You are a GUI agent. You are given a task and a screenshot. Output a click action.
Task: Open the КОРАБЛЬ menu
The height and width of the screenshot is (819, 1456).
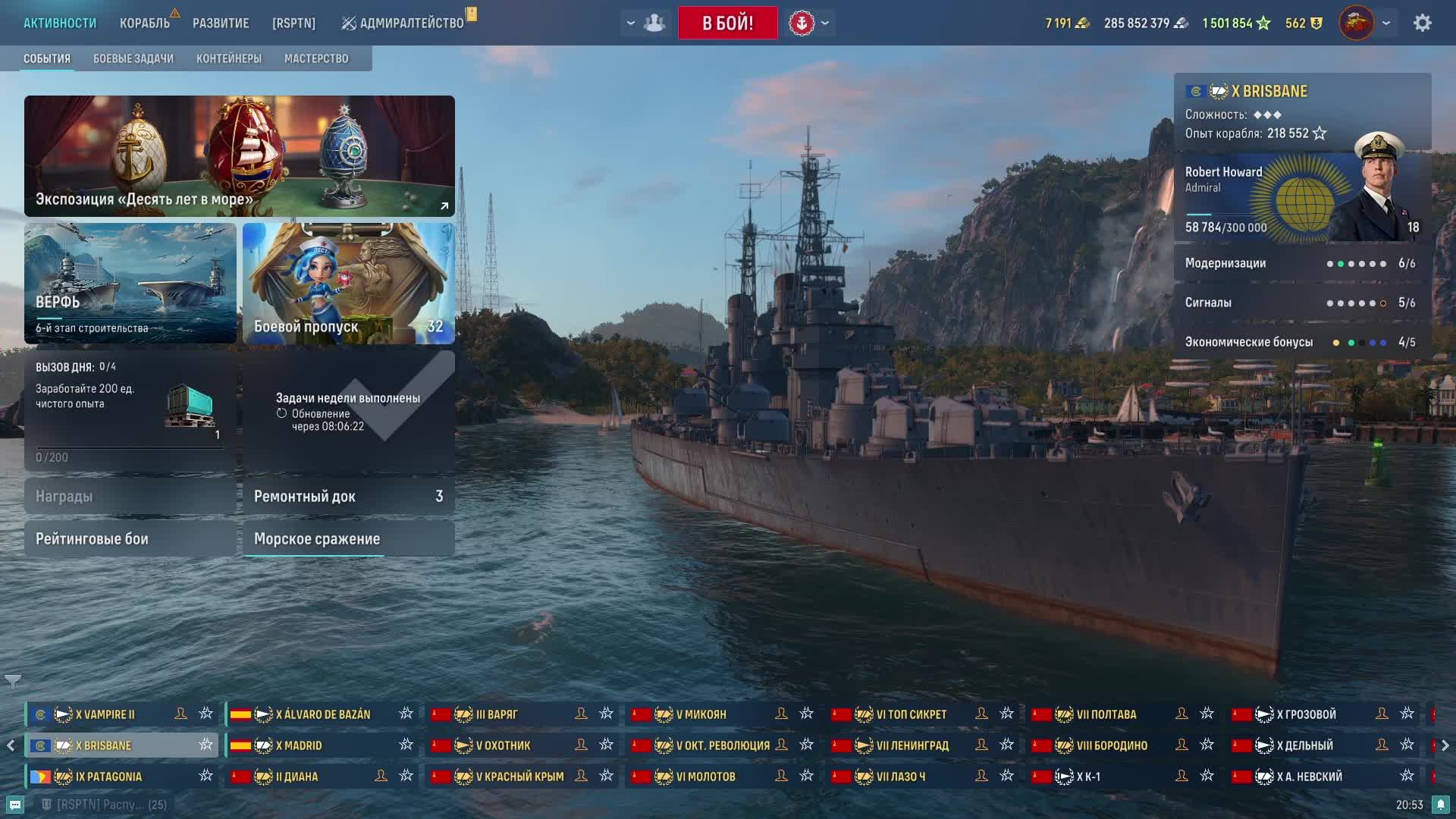pos(144,23)
